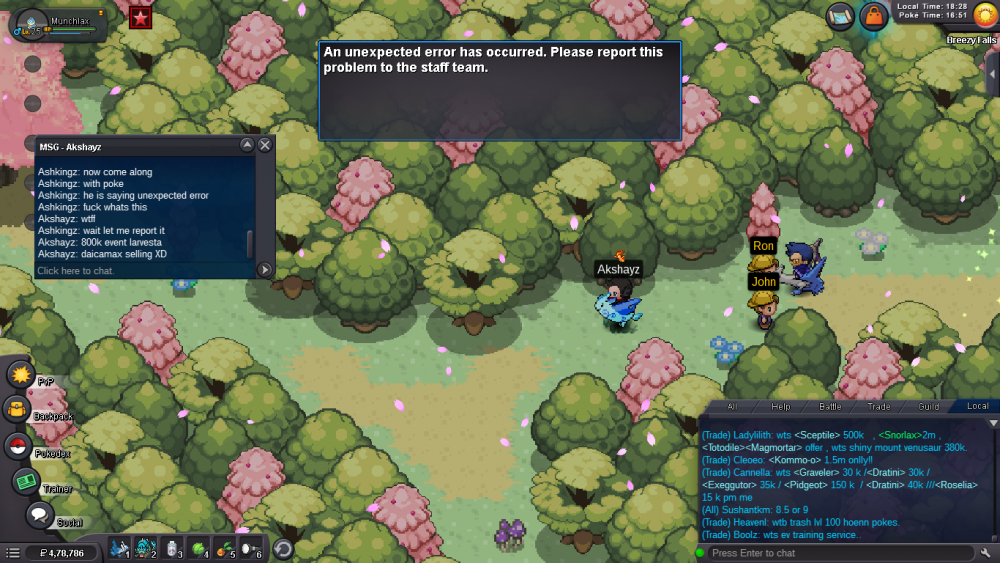Open the Backpack

coord(17,408)
